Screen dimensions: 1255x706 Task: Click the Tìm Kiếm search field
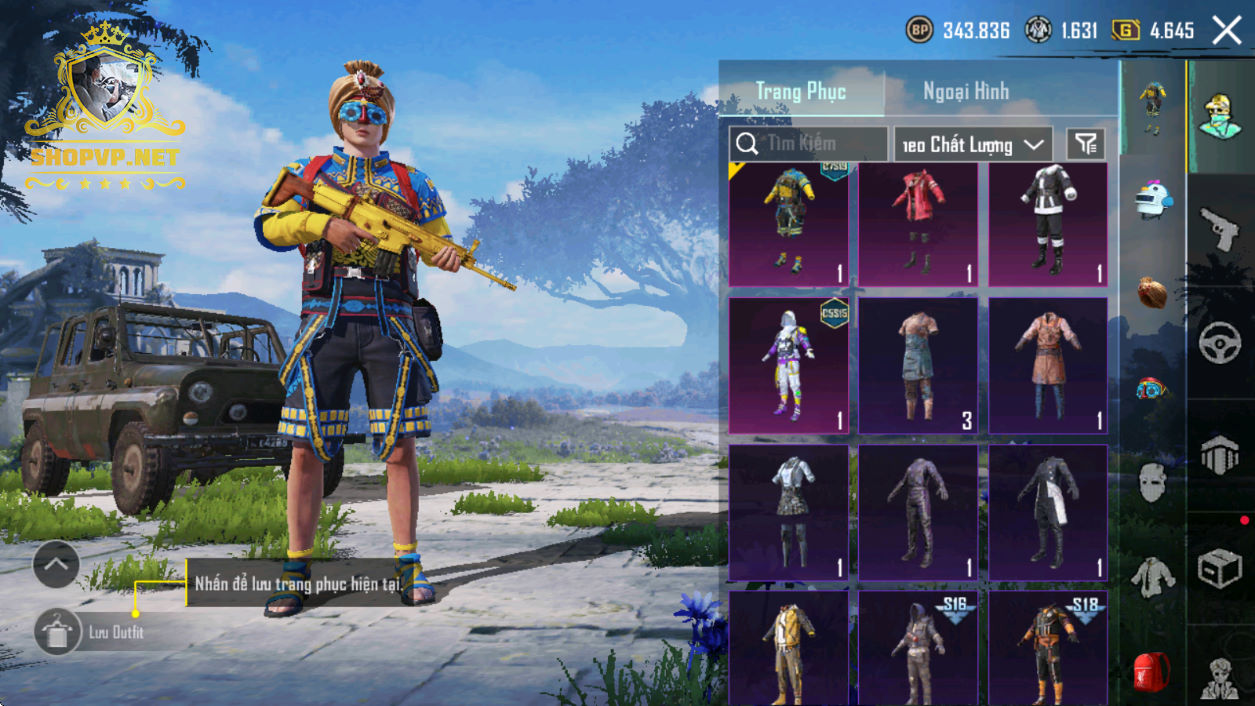(x=809, y=144)
